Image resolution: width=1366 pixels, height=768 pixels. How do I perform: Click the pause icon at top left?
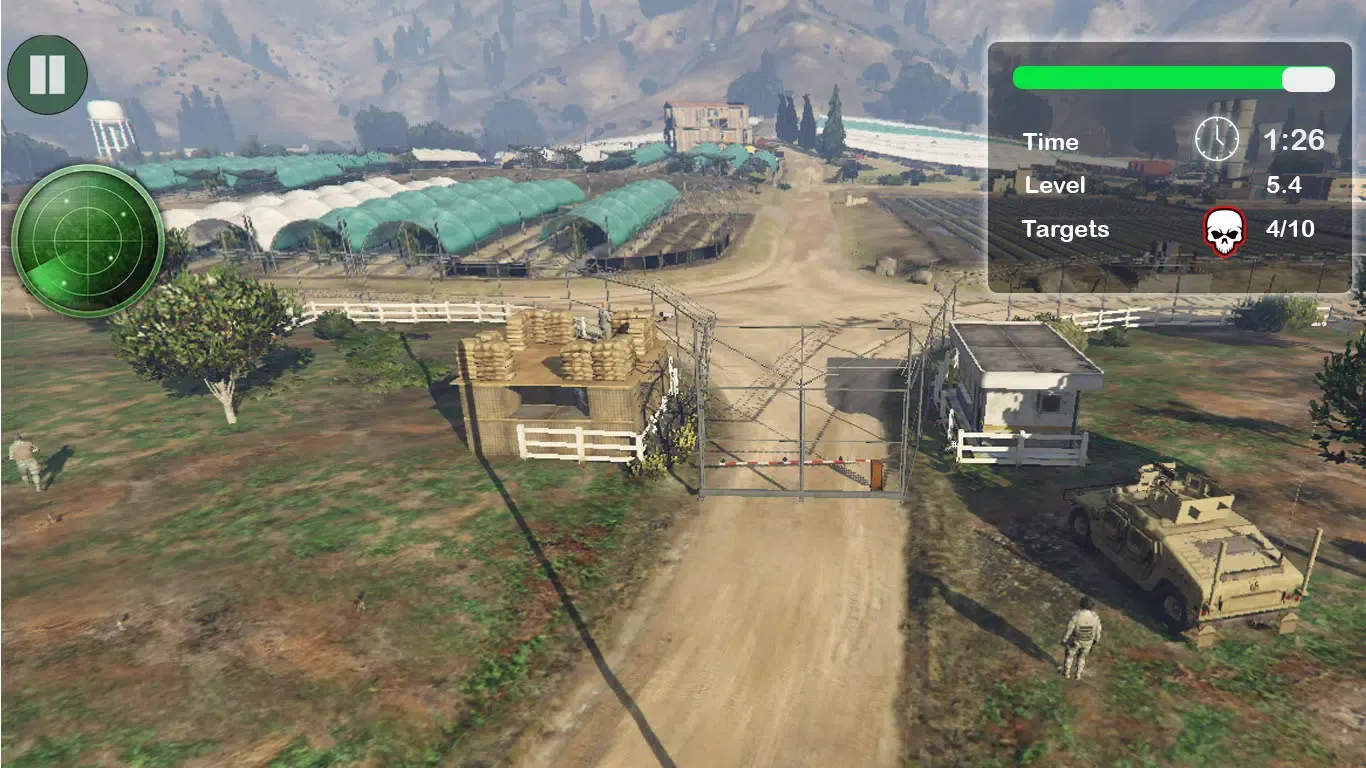click(x=46, y=72)
